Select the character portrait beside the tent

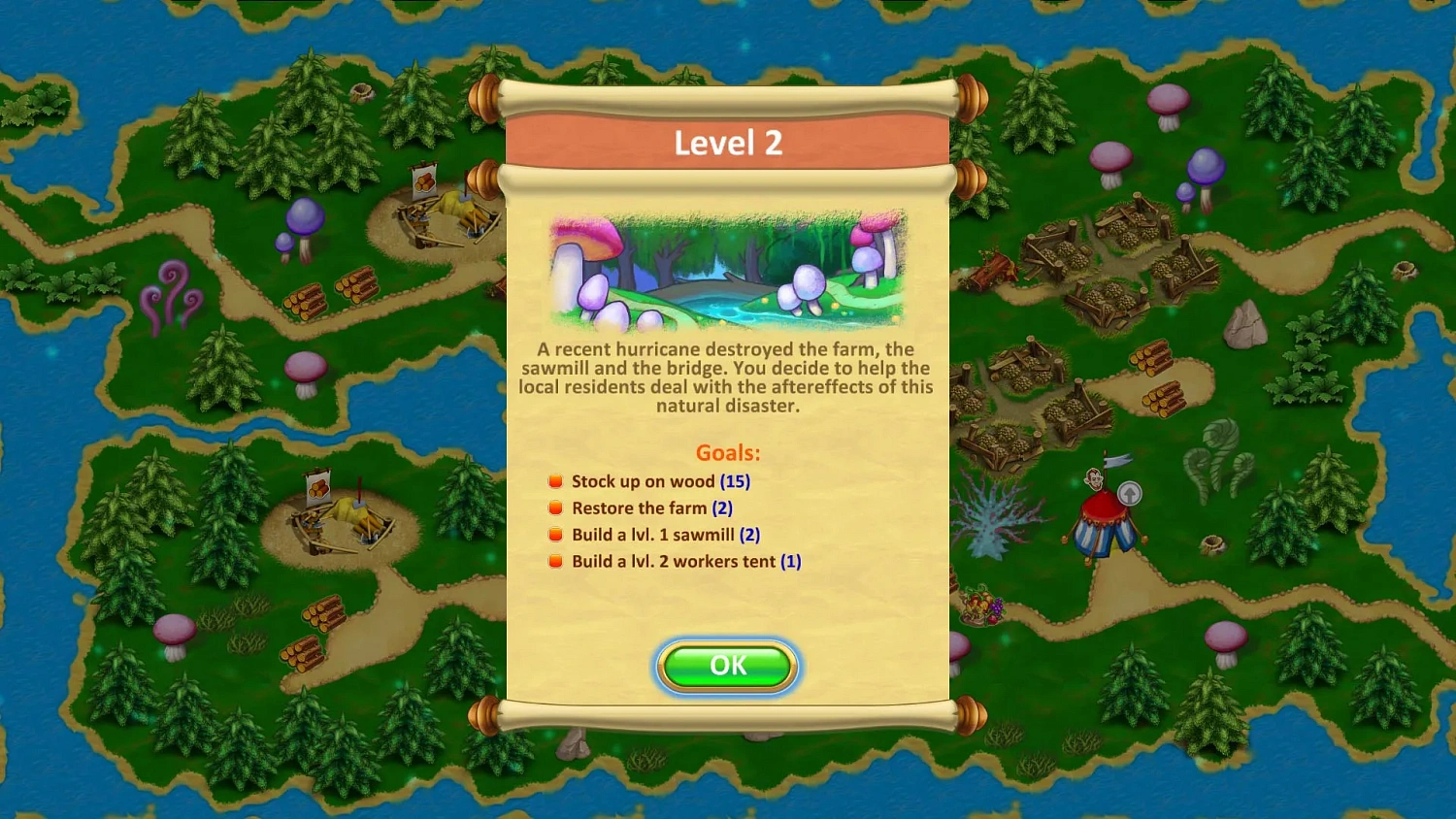[x=1094, y=479]
